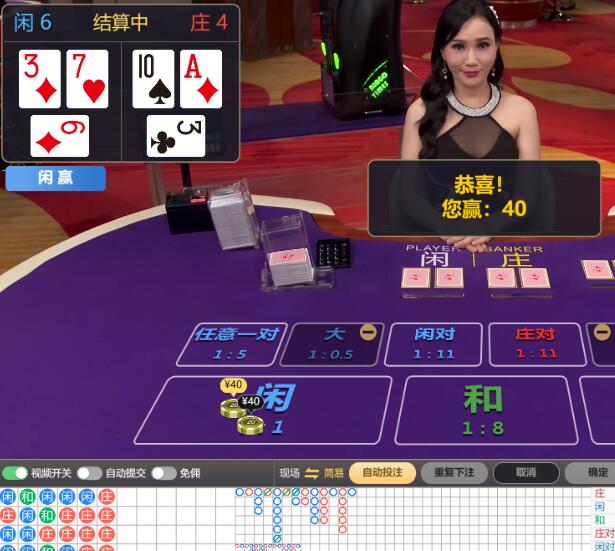
Task: Toggle the 免佣 no-commission switch
Action: pyautogui.click(x=164, y=473)
